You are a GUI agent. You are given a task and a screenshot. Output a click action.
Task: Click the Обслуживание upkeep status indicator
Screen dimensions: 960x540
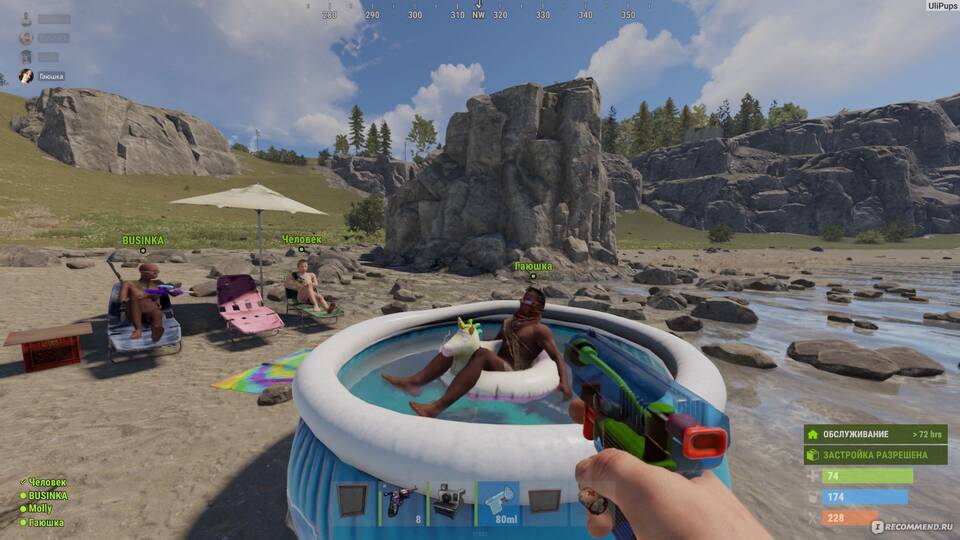coord(875,435)
